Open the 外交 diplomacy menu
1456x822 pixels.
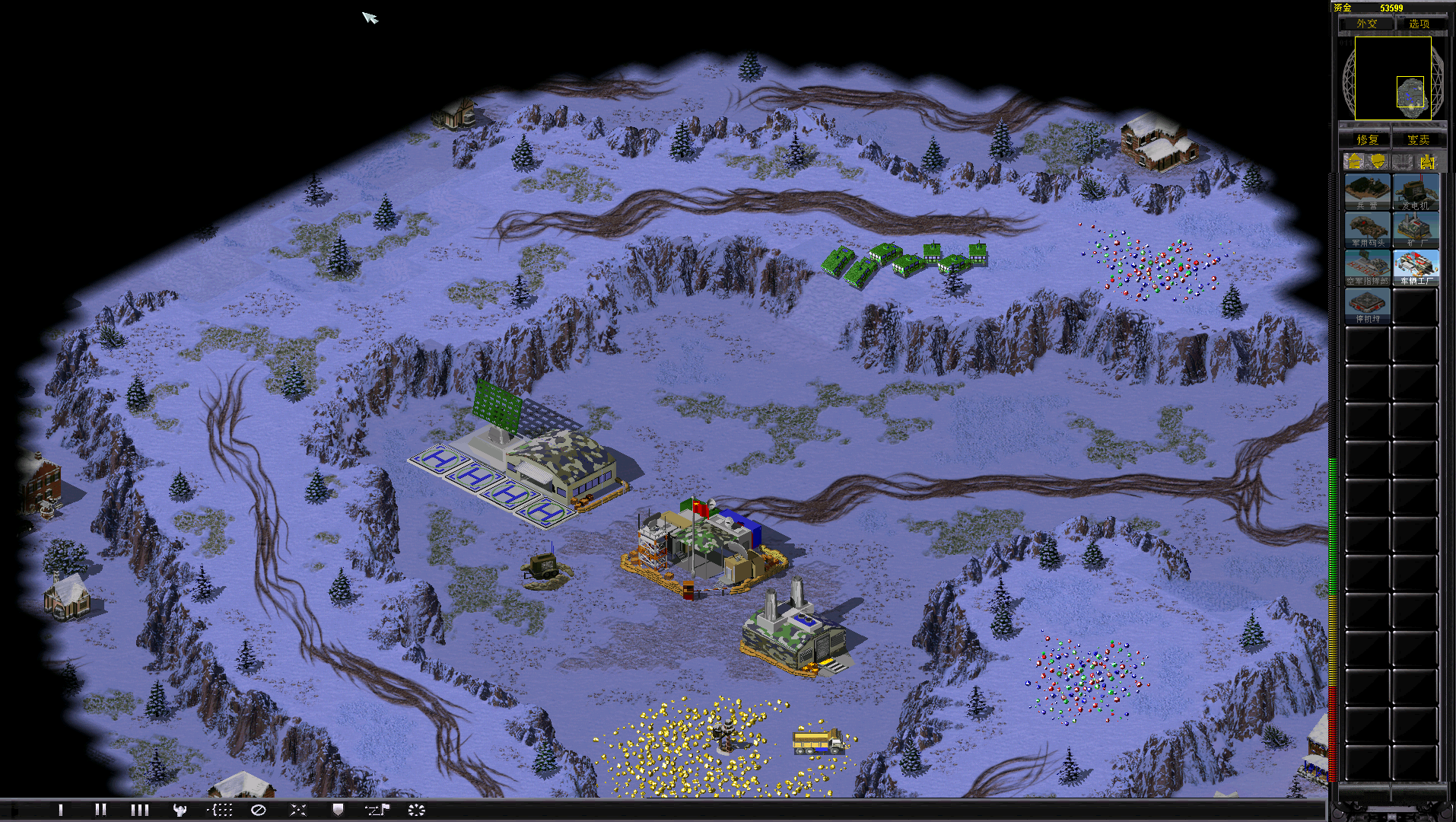(1366, 24)
